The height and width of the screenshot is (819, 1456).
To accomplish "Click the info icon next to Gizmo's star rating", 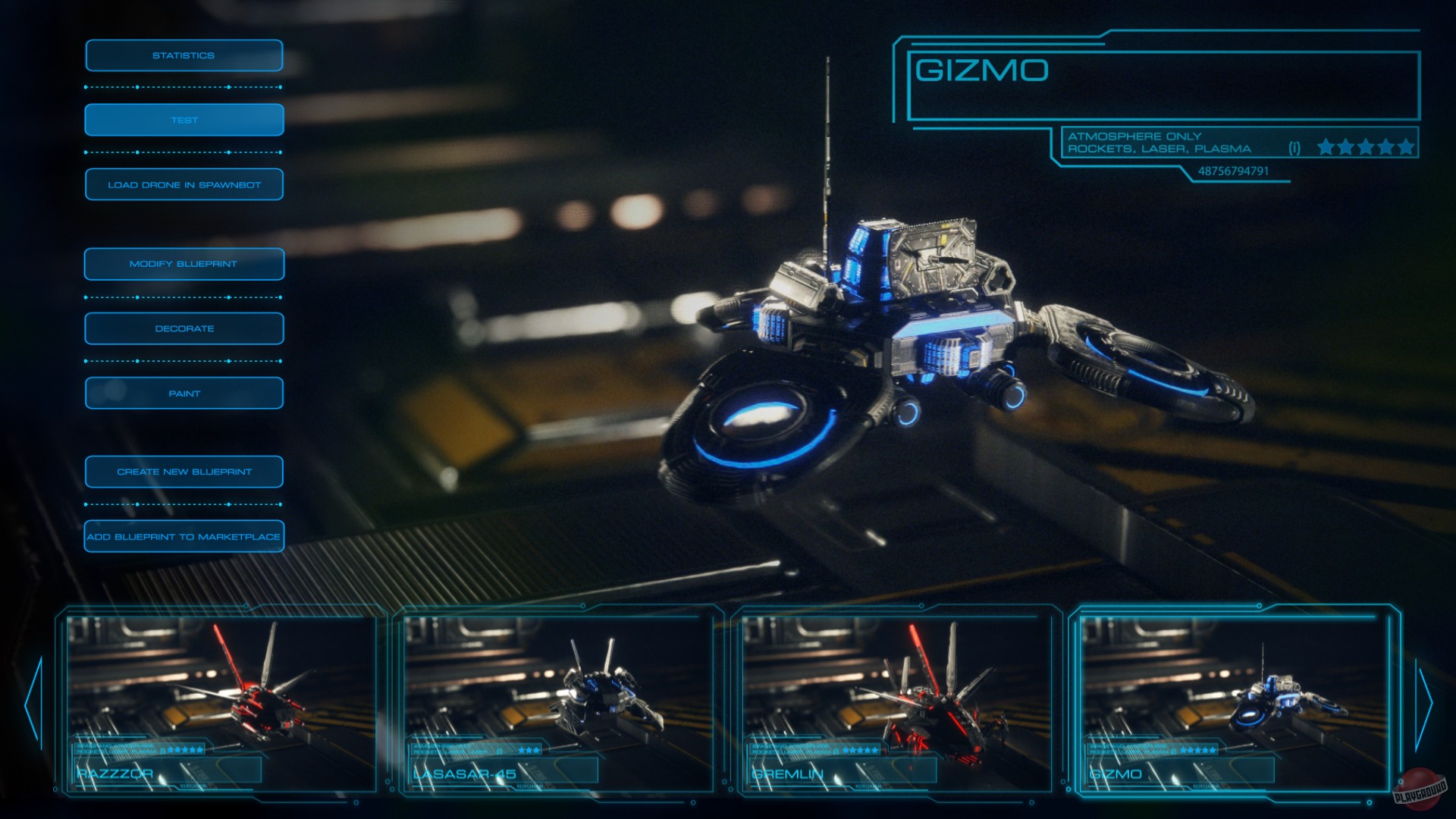I will [1293, 146].
